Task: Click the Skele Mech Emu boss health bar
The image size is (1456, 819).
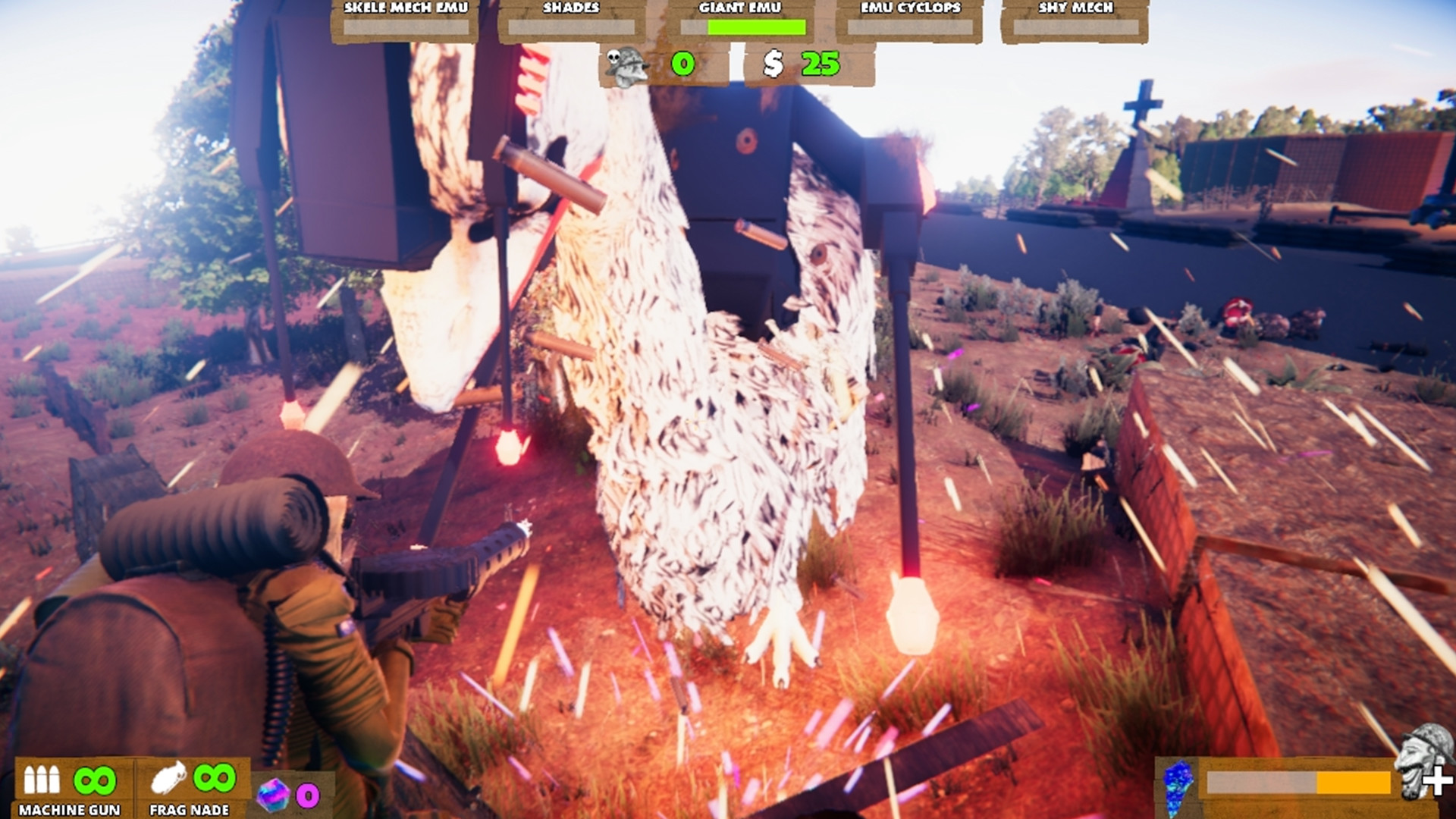Action: coord(406,27)
